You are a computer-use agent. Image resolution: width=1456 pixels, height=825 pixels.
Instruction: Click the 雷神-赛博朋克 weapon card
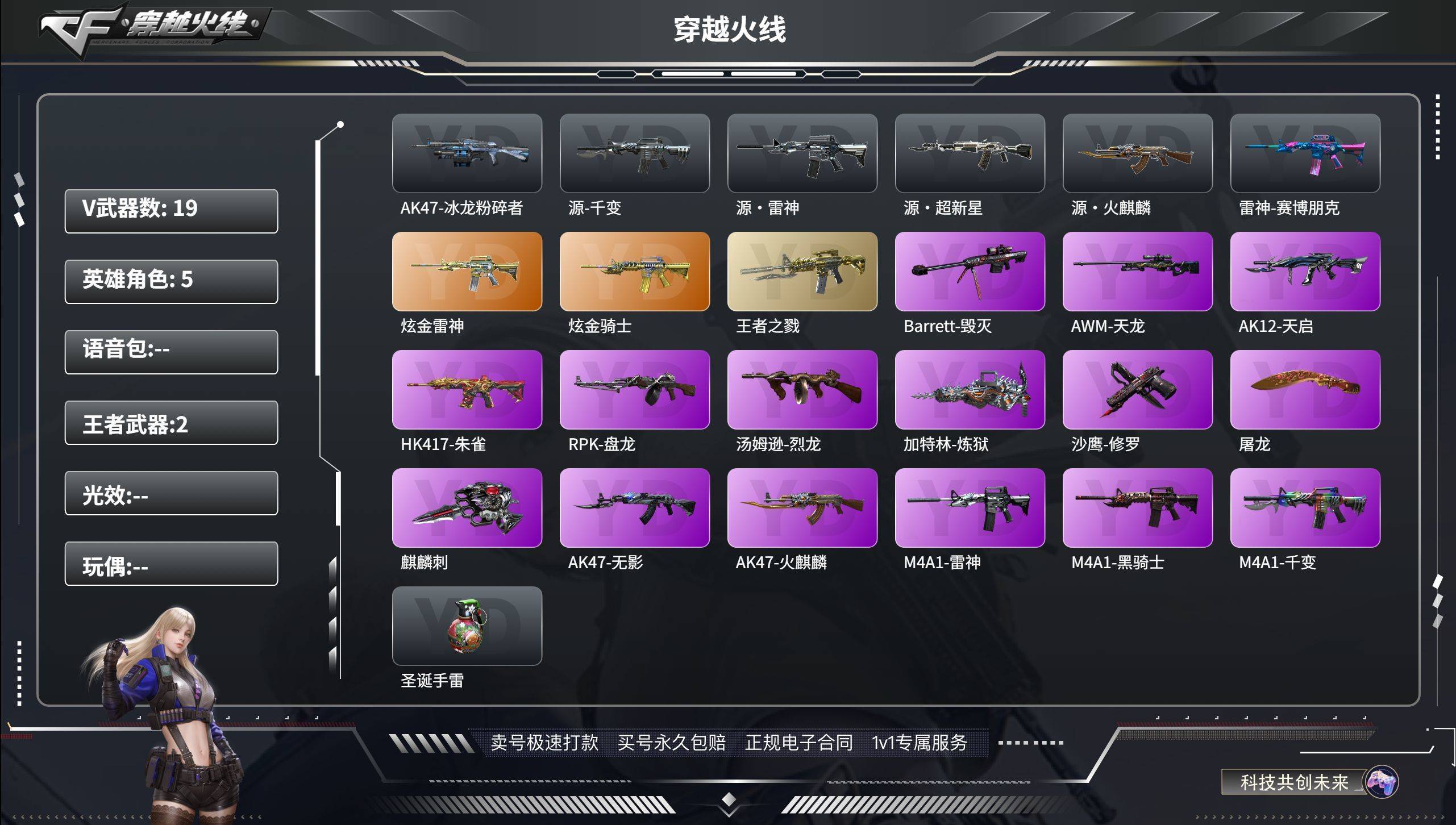(1304, 153)
